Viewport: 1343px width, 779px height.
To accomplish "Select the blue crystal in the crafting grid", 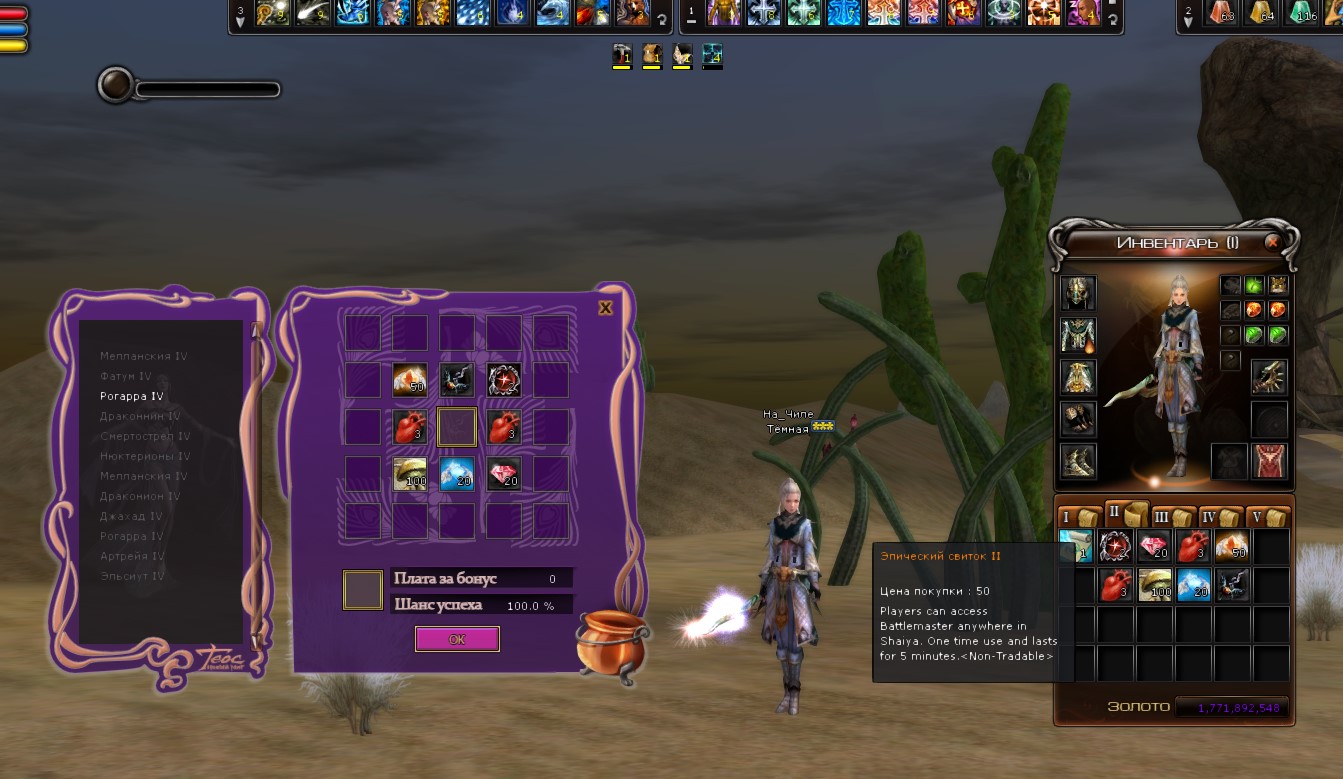I will click(457, 473).
